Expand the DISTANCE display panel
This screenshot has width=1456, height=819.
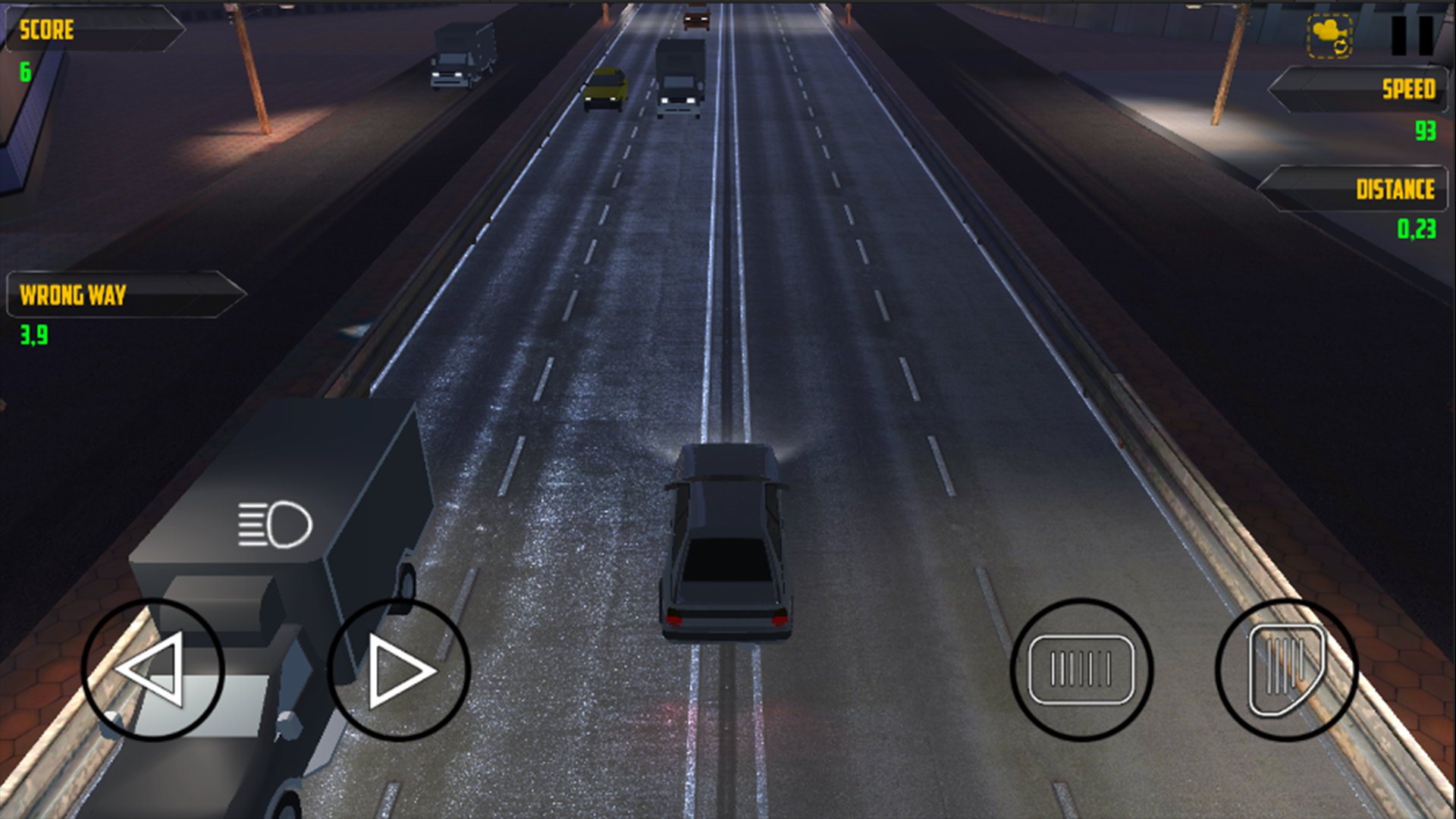(1357, 189)
